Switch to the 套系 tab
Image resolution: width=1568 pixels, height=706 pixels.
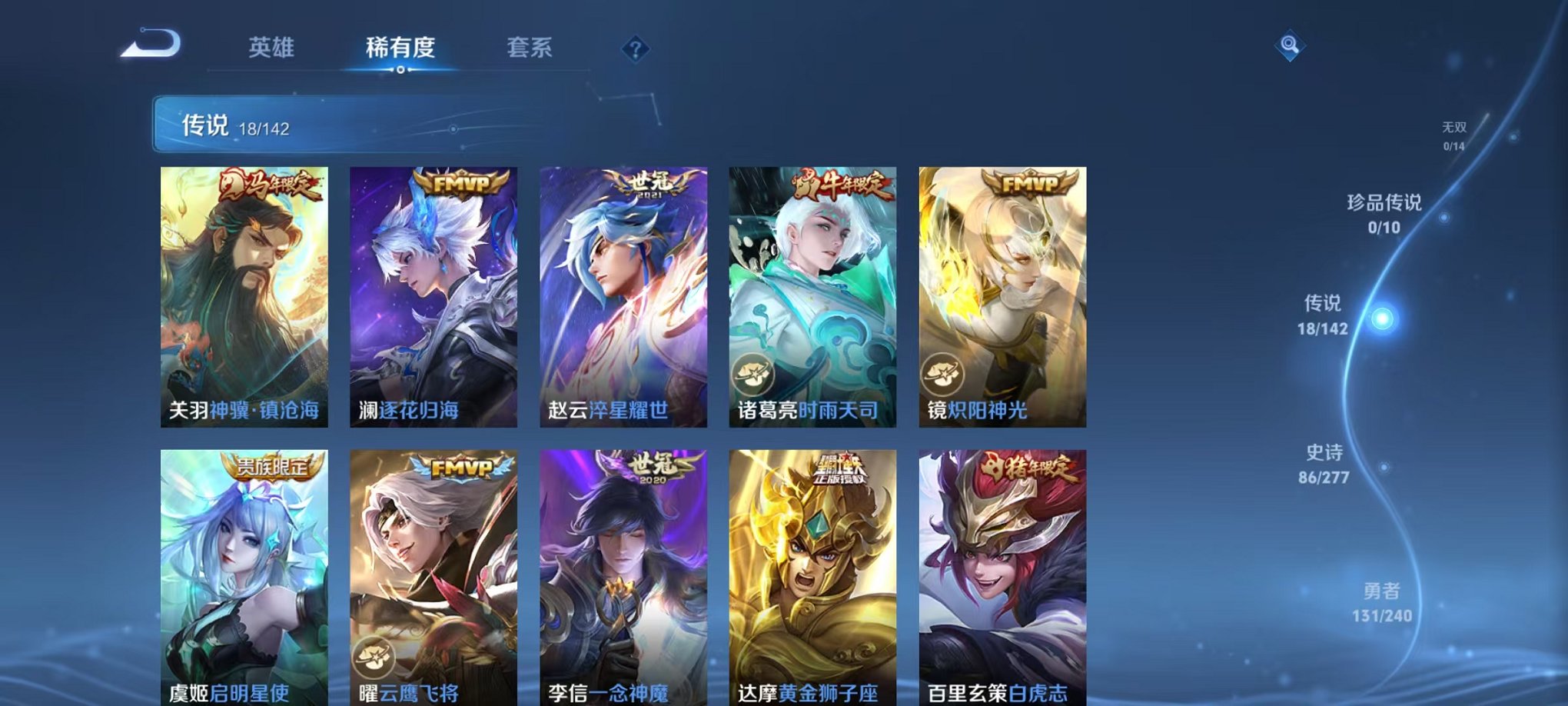click(x=533, y=46)
